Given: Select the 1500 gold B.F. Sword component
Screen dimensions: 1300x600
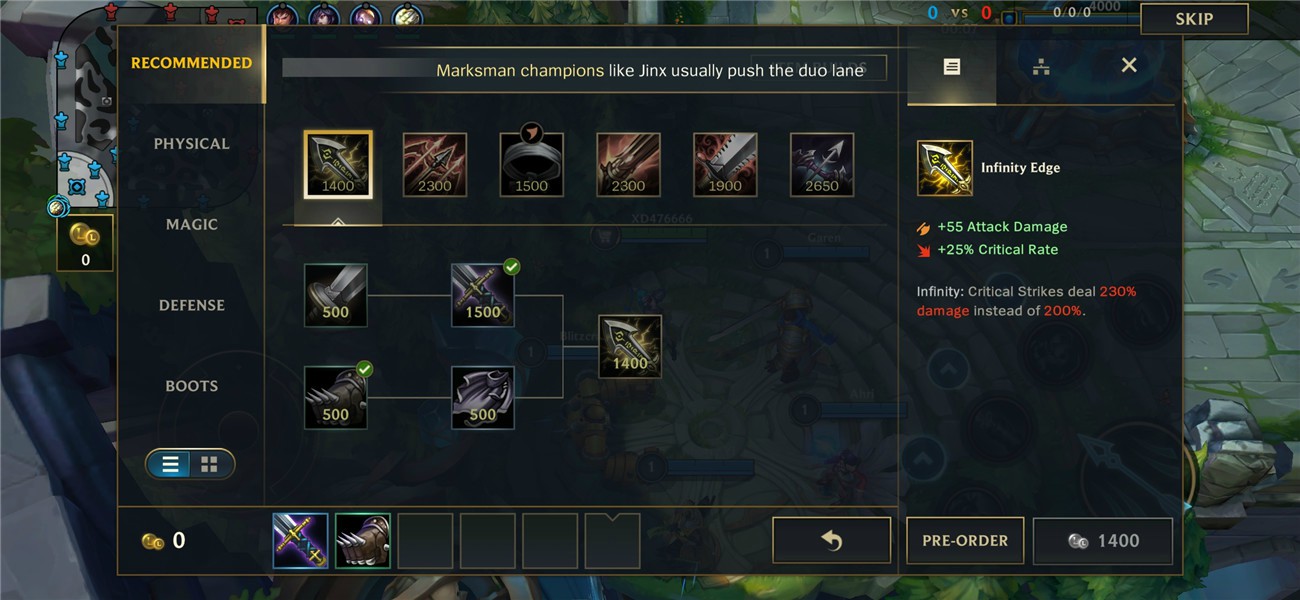Looking at the screenshot, I should (x=483, y=295).
